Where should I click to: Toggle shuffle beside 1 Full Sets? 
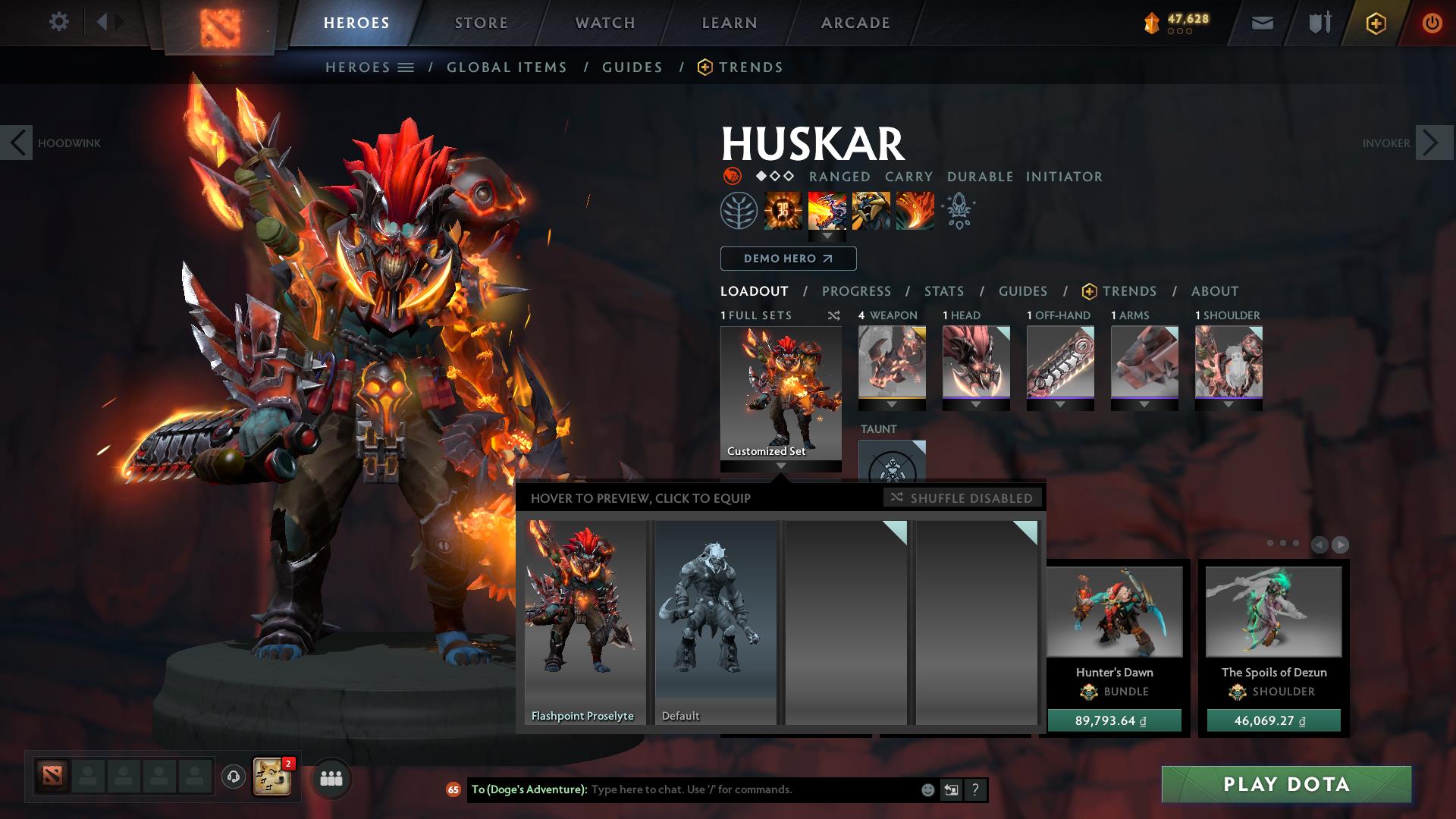coord(833,315)
